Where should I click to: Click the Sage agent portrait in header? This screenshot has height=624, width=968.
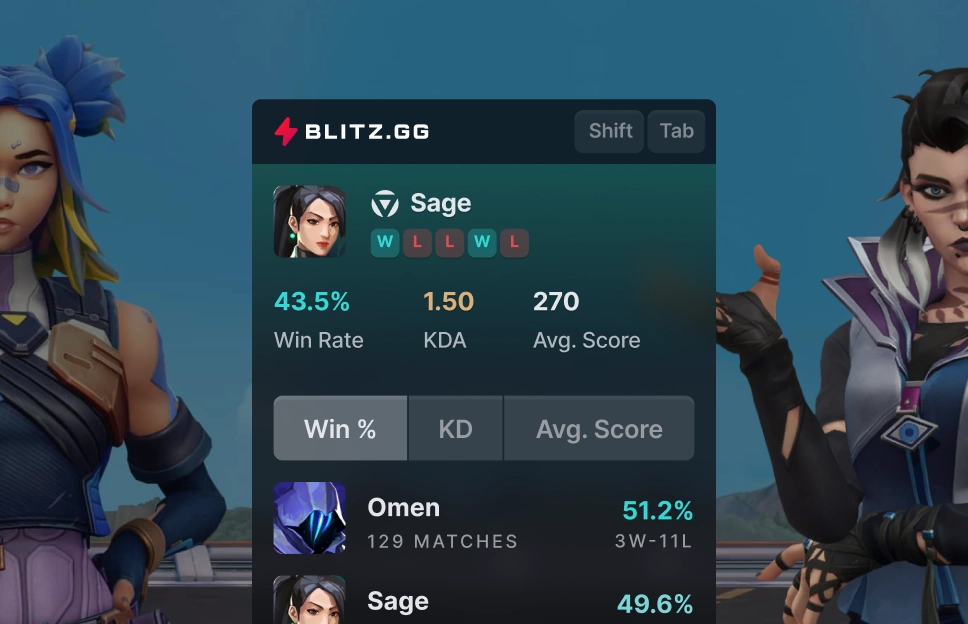(x=310, y=221)
